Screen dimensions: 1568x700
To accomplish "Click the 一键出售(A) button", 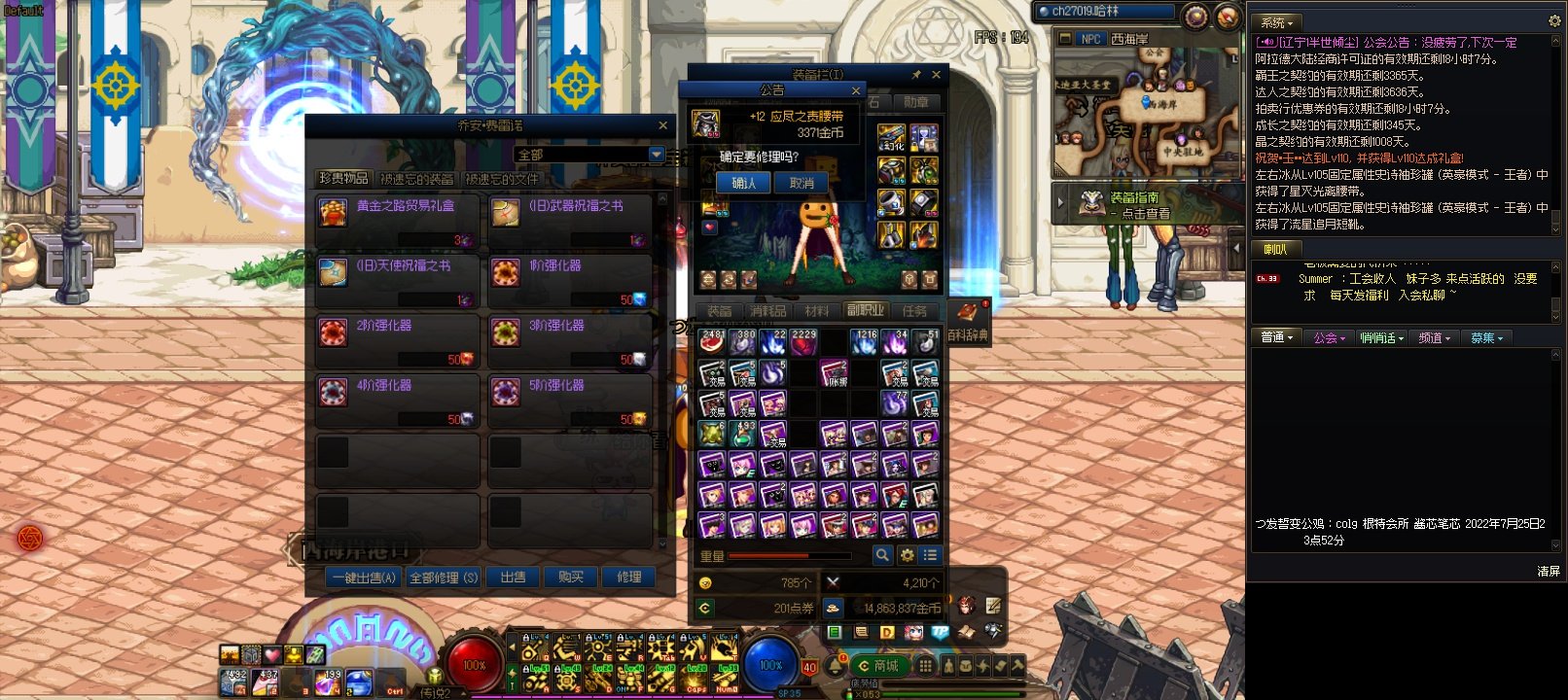I will point(364,577).
